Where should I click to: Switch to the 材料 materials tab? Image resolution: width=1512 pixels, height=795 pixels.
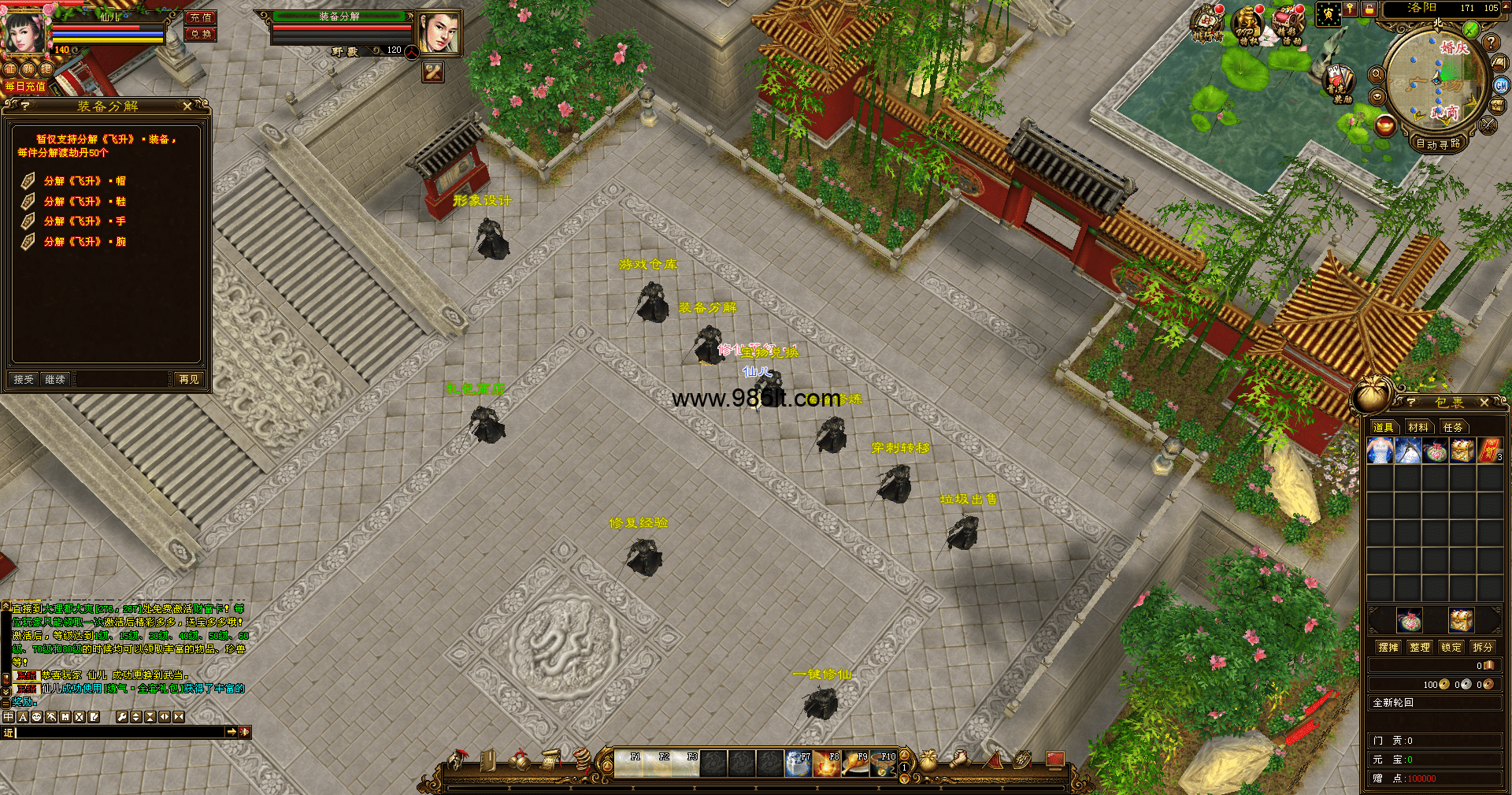click(1418, 427)
